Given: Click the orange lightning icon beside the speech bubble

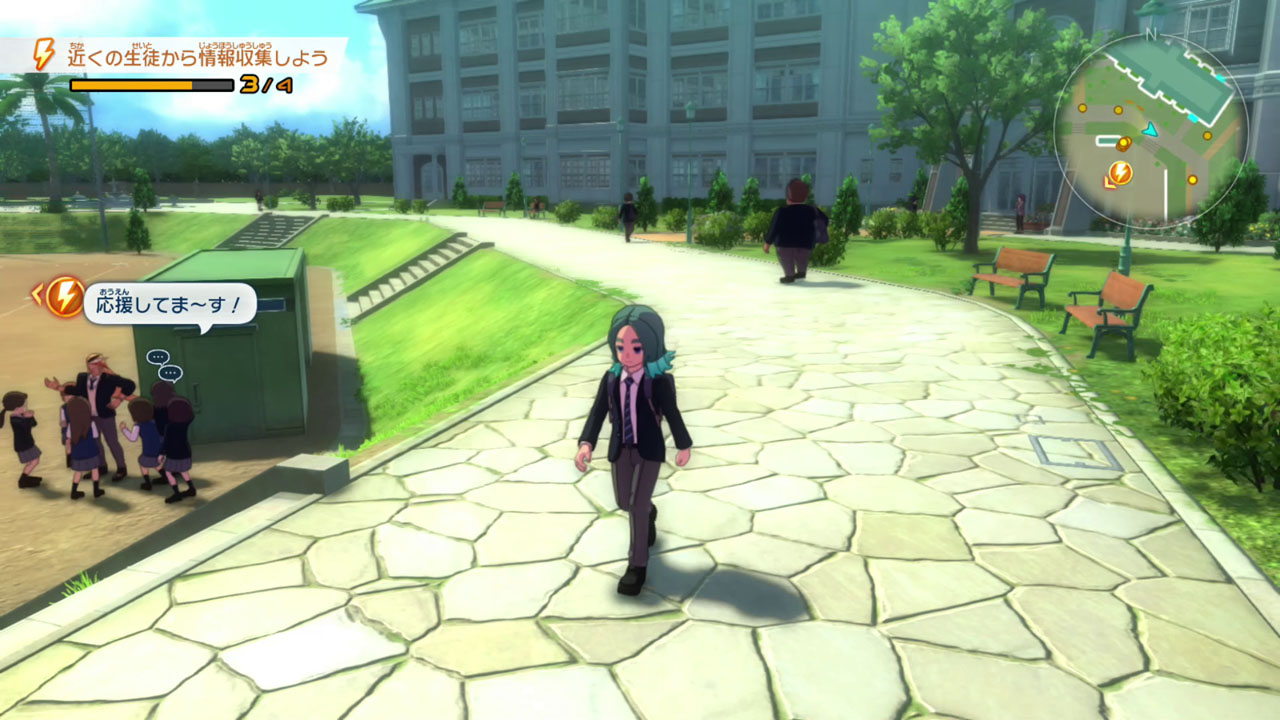Looking at the screenshot, I should [65, 297].
